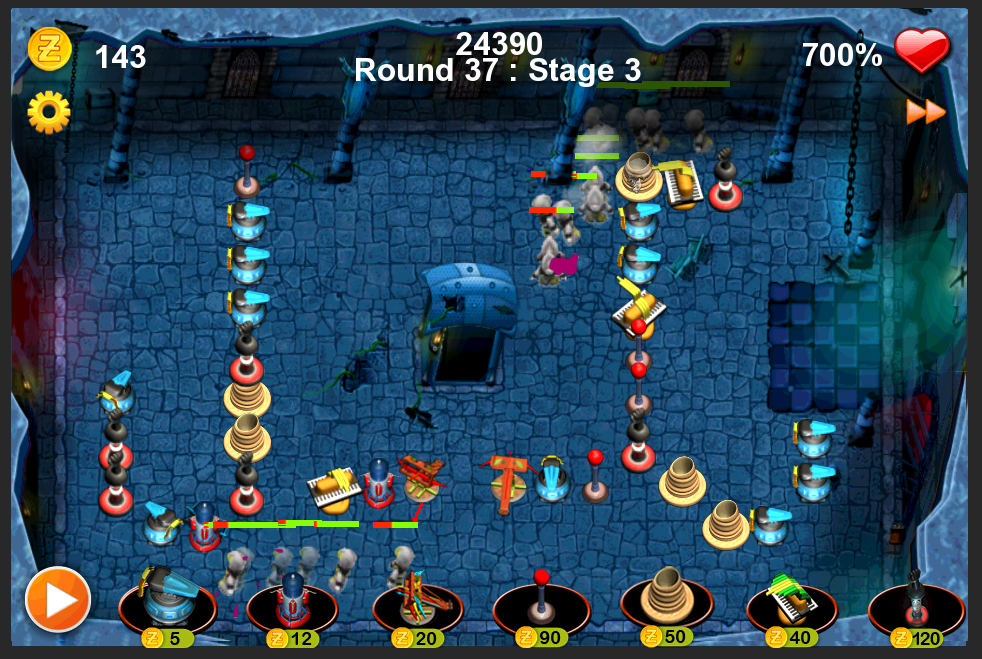This screenshot has height=659, width=982.
Task: Pick the crossbow tower costing 20
Action: 417,600
